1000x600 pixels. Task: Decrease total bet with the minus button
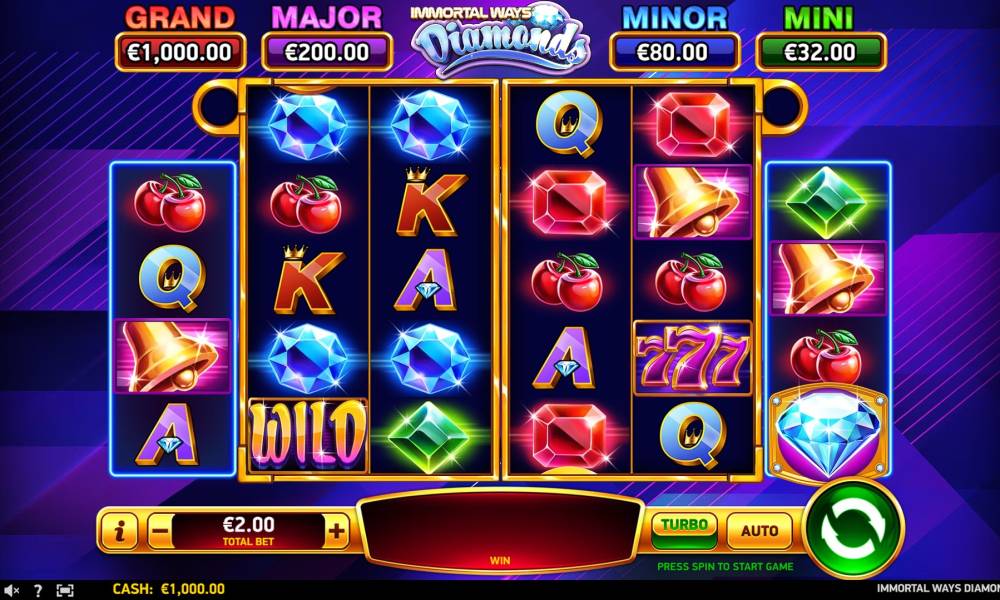click(160, 531)
